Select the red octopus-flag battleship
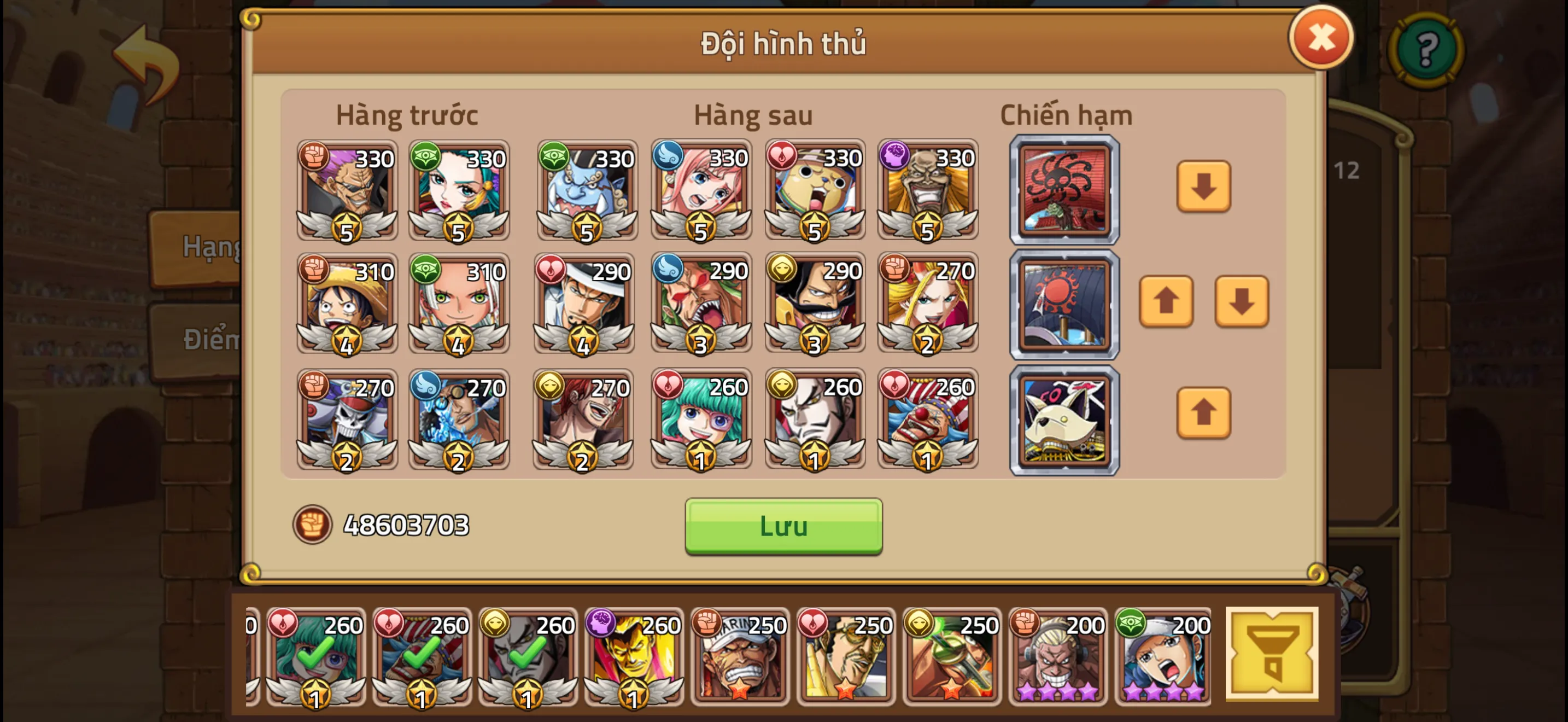This screenshot has width=1568, height=722. pyautogui.click(x=1064, y=190)
